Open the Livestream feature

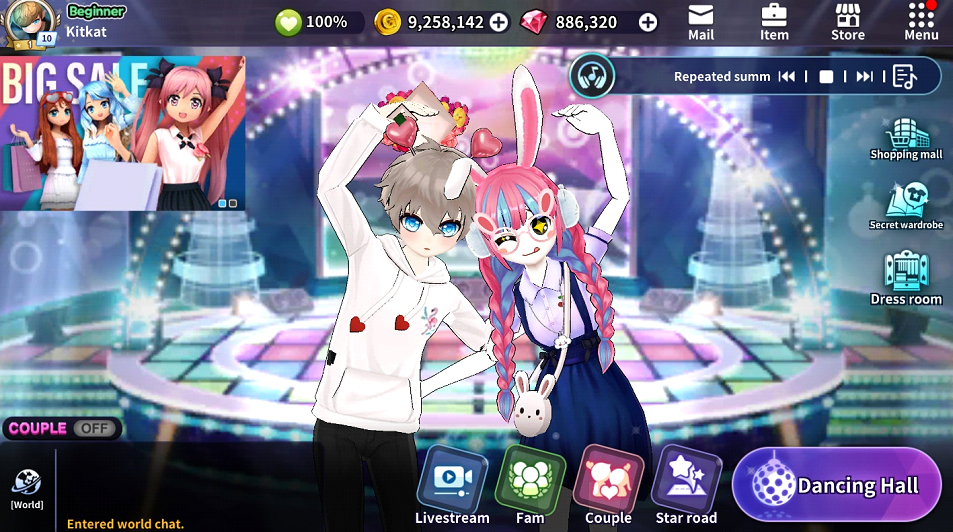[x=452, y=486]
